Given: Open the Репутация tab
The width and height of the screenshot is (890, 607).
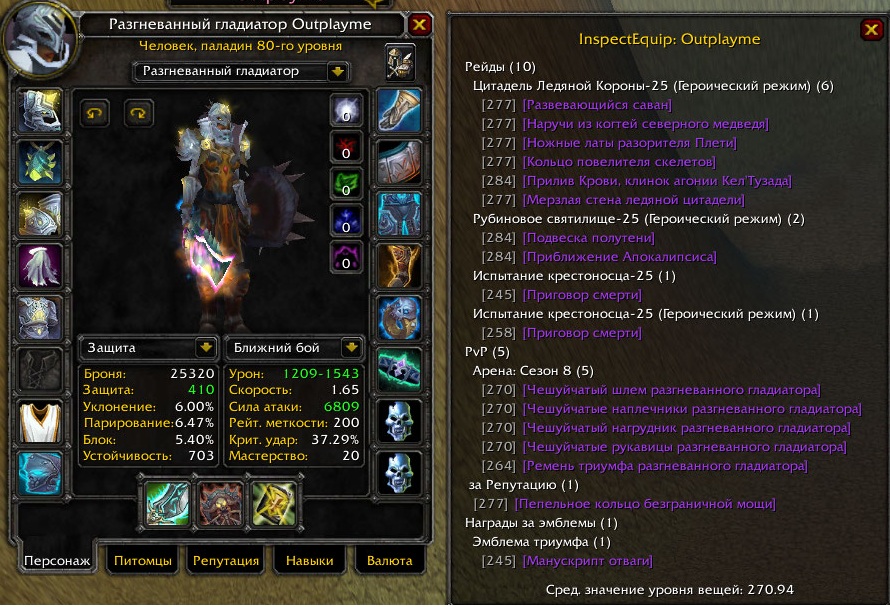Looking at the screenshot, I should 226,561.
